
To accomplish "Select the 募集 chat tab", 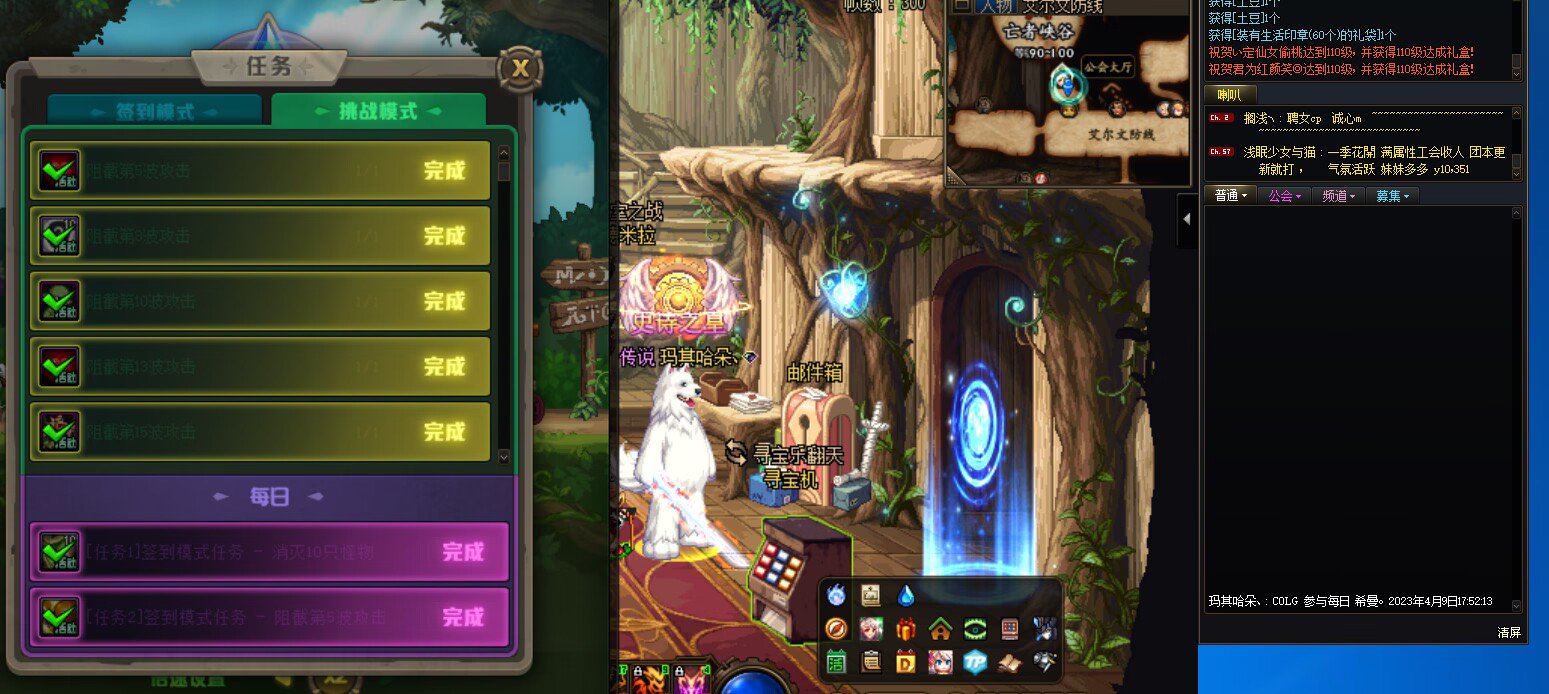I will coord(1392,196).
